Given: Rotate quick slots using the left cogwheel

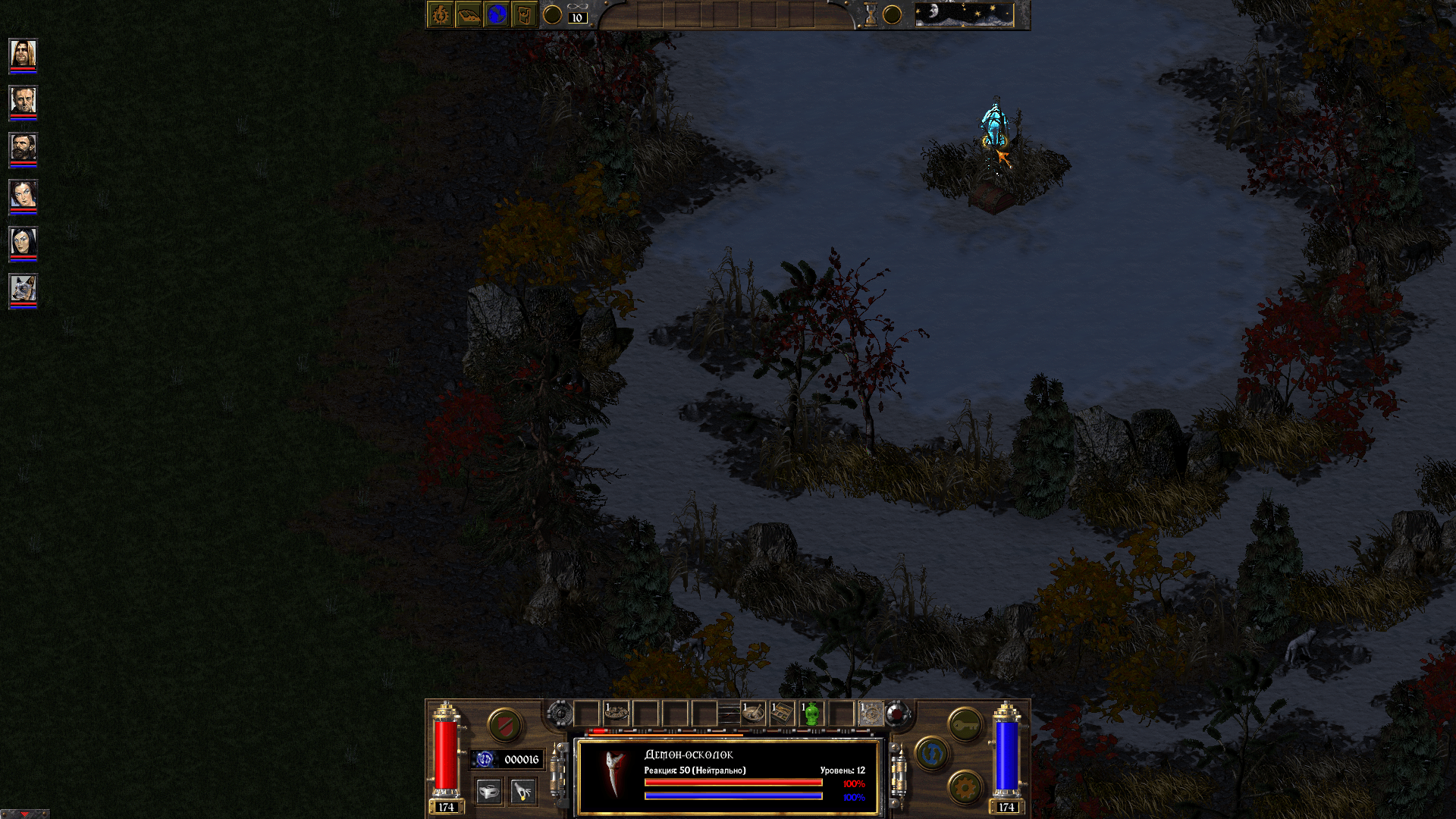Looking at the screenshot, I should pyautogui.click(x=560, y=713).
